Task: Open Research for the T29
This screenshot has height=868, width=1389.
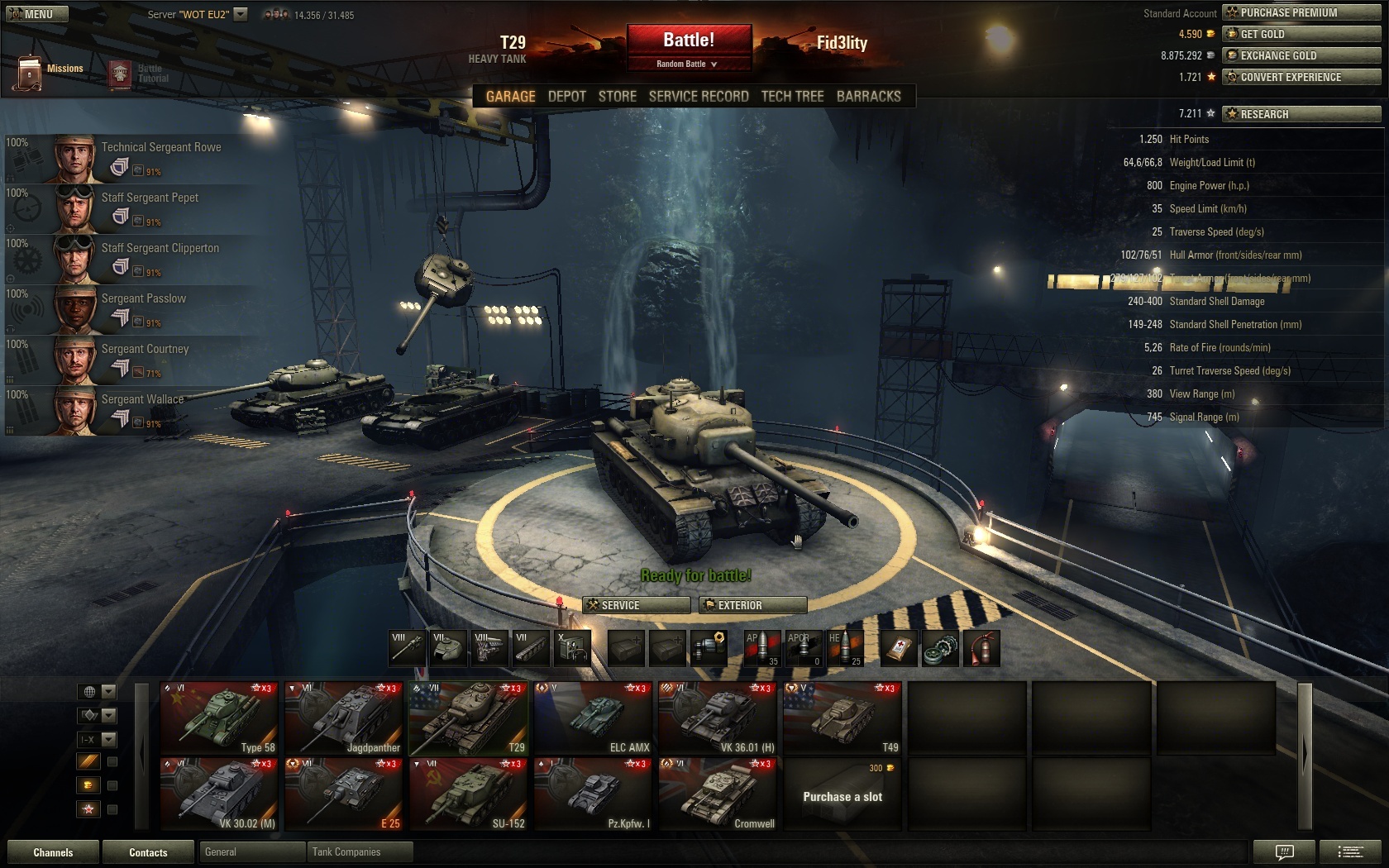Action: (1301, 114)
